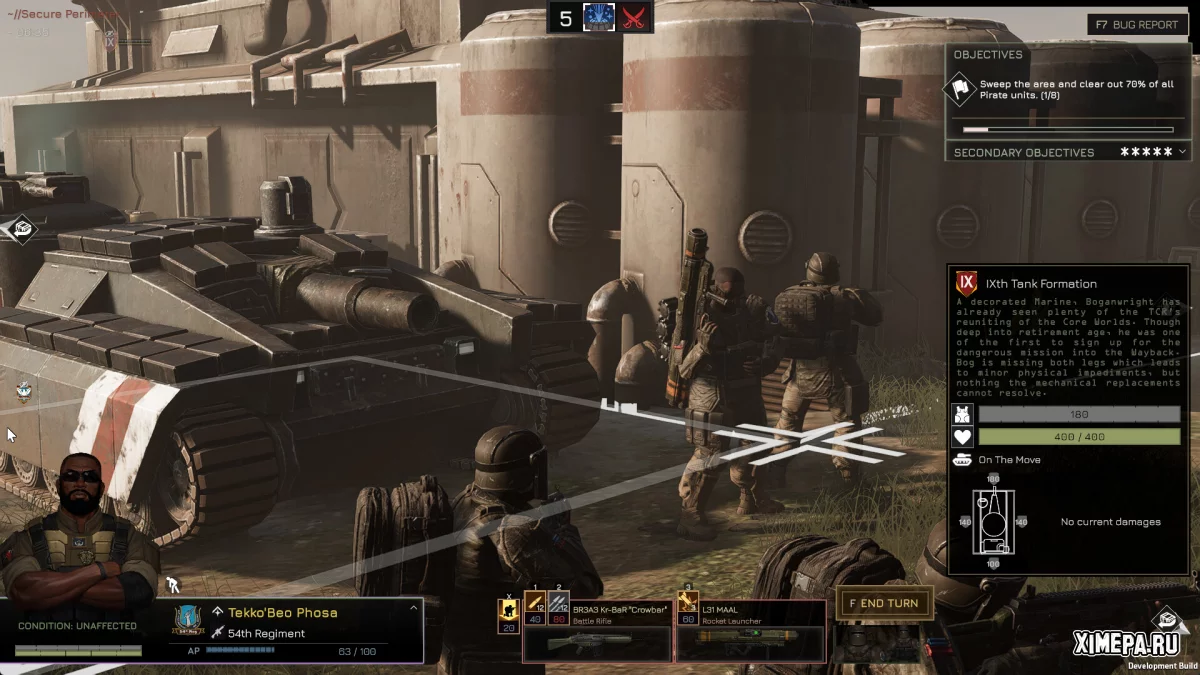Open the Bug Report form
The width and height of the screenshot is (1200, 675).
coord(1137,24)
